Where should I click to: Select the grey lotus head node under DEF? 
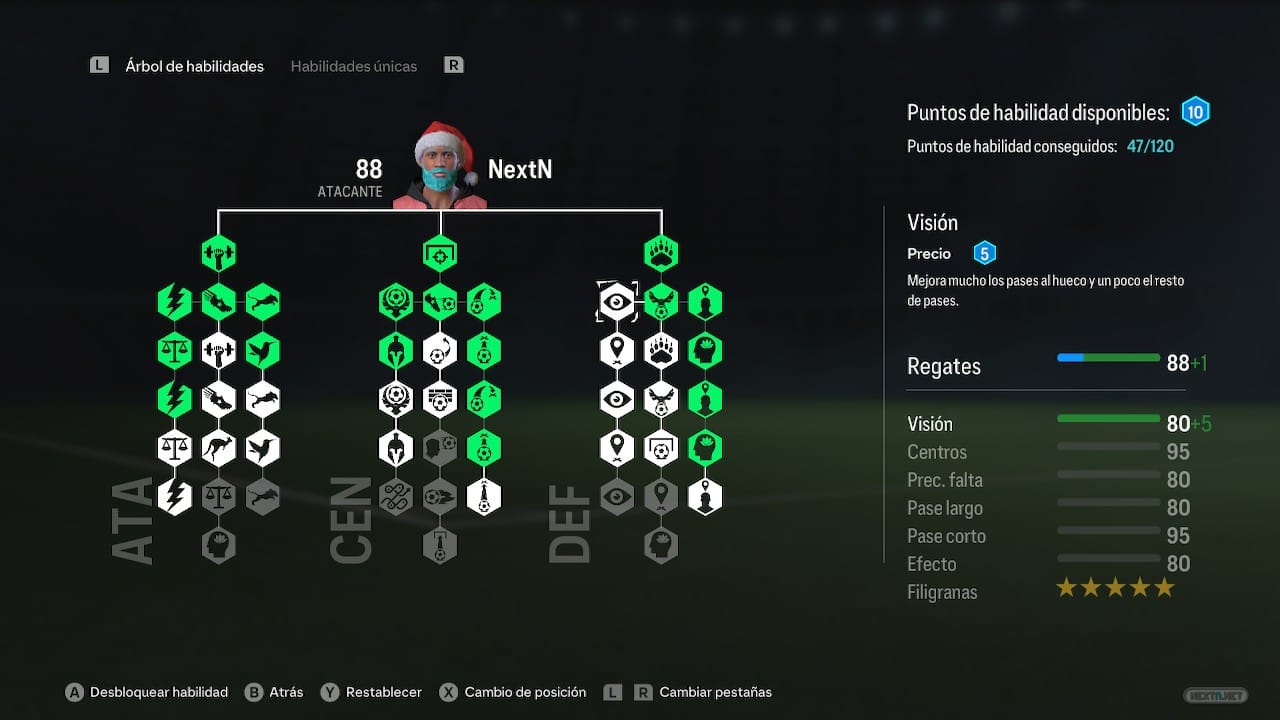[x=660, y=545]
